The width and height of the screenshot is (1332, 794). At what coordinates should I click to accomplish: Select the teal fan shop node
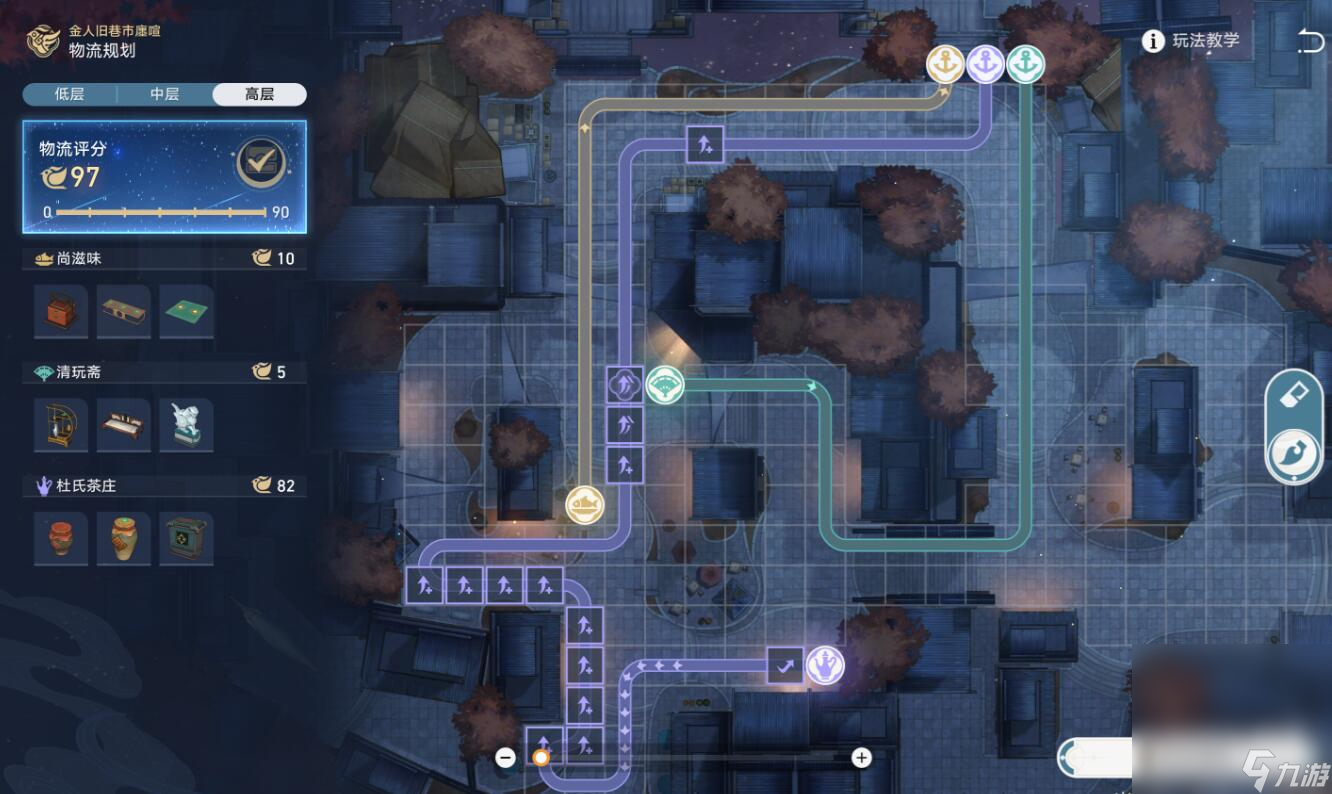665,385
